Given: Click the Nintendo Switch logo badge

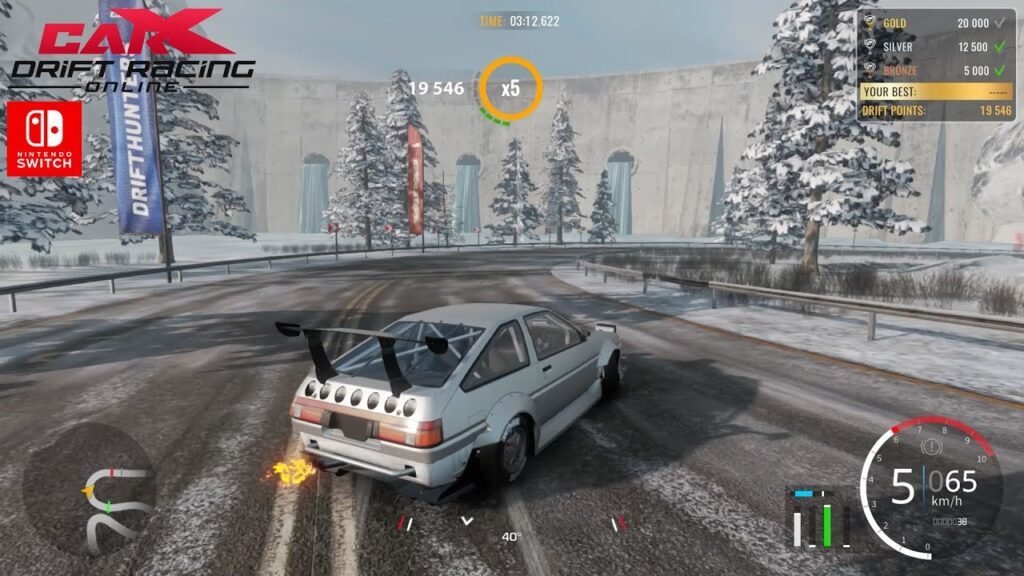Looking at the screenshot, I should click(44, 138).
